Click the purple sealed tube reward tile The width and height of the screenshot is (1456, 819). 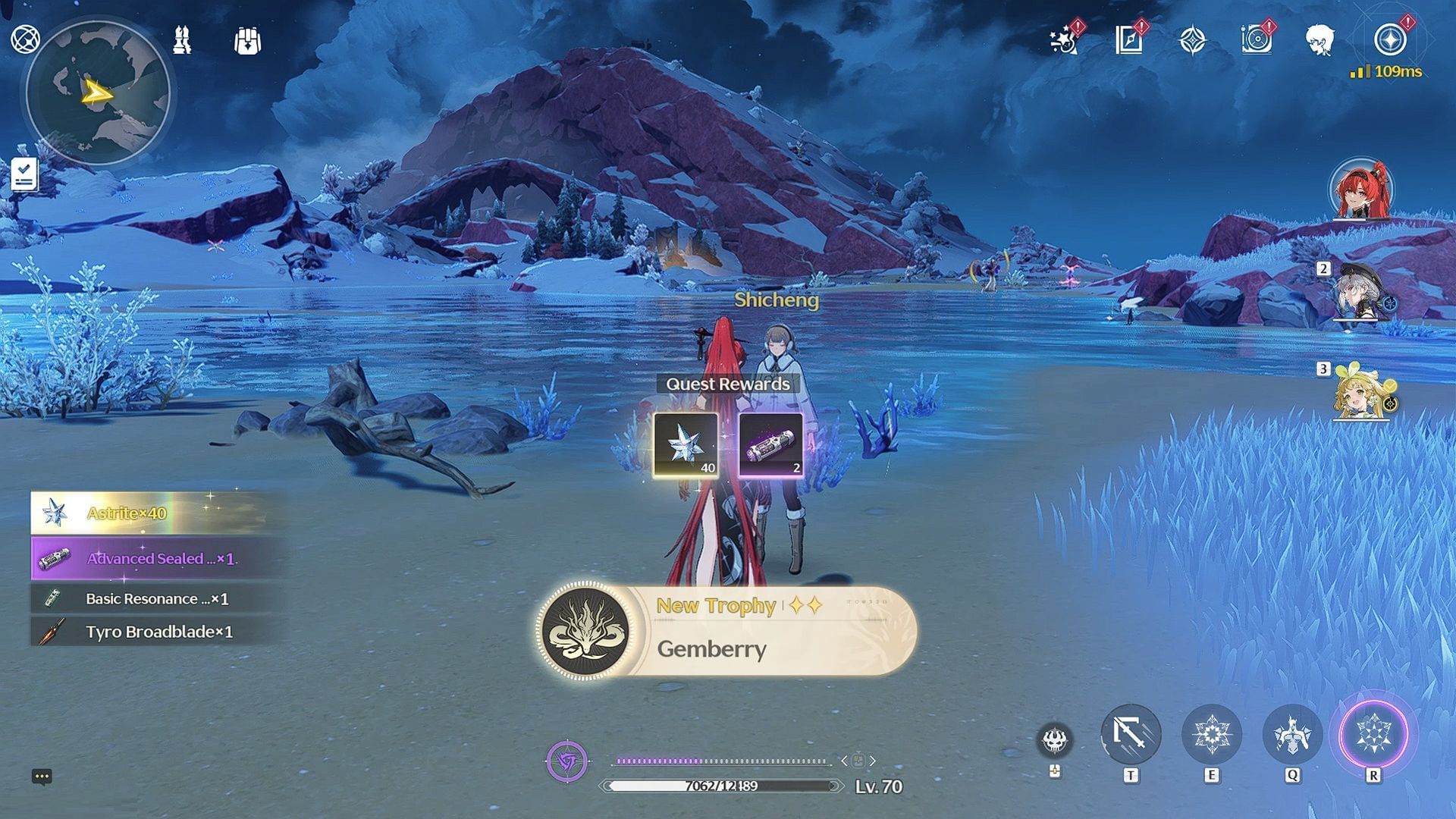(x=770, y=445)
